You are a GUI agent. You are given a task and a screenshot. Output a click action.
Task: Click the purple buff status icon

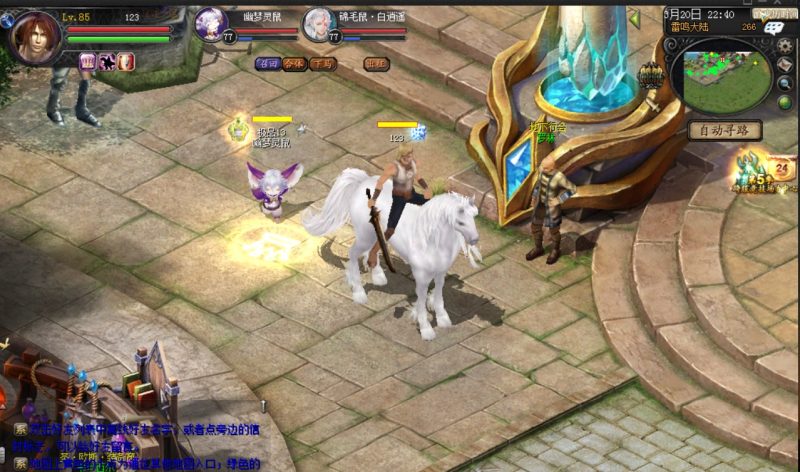coord(88,62)
